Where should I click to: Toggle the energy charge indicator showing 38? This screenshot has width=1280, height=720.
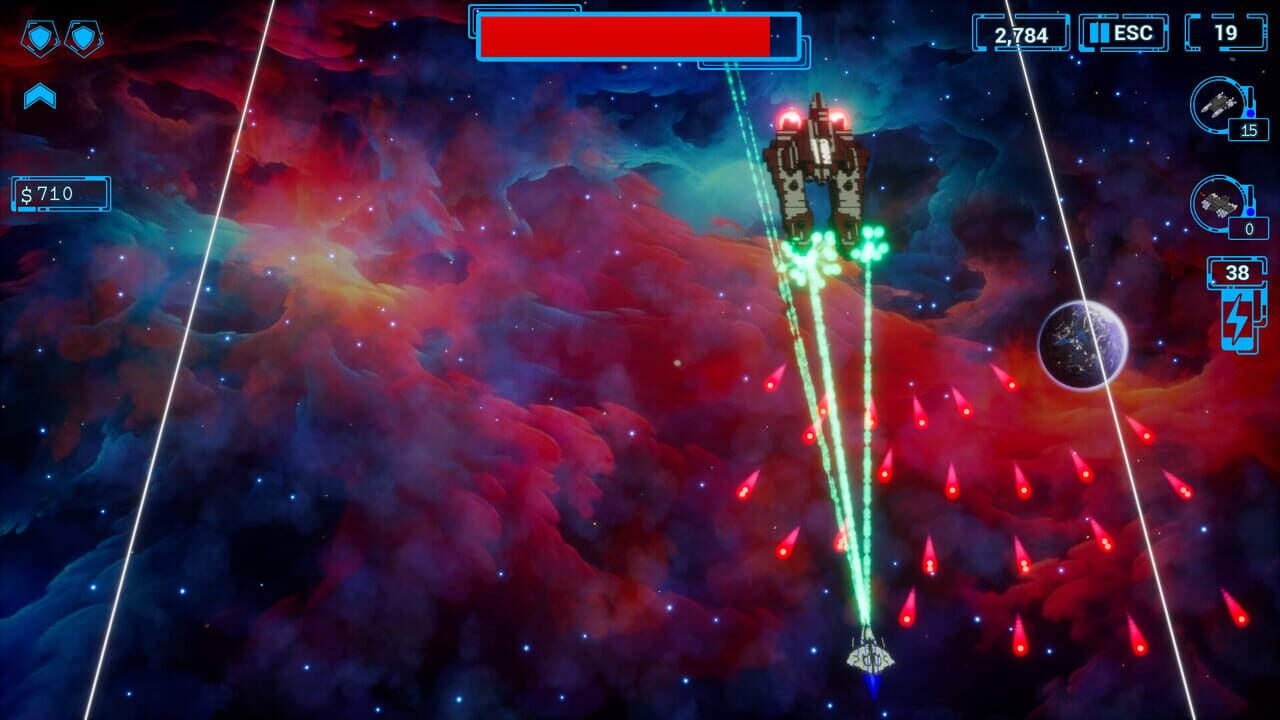(1237, 271)
